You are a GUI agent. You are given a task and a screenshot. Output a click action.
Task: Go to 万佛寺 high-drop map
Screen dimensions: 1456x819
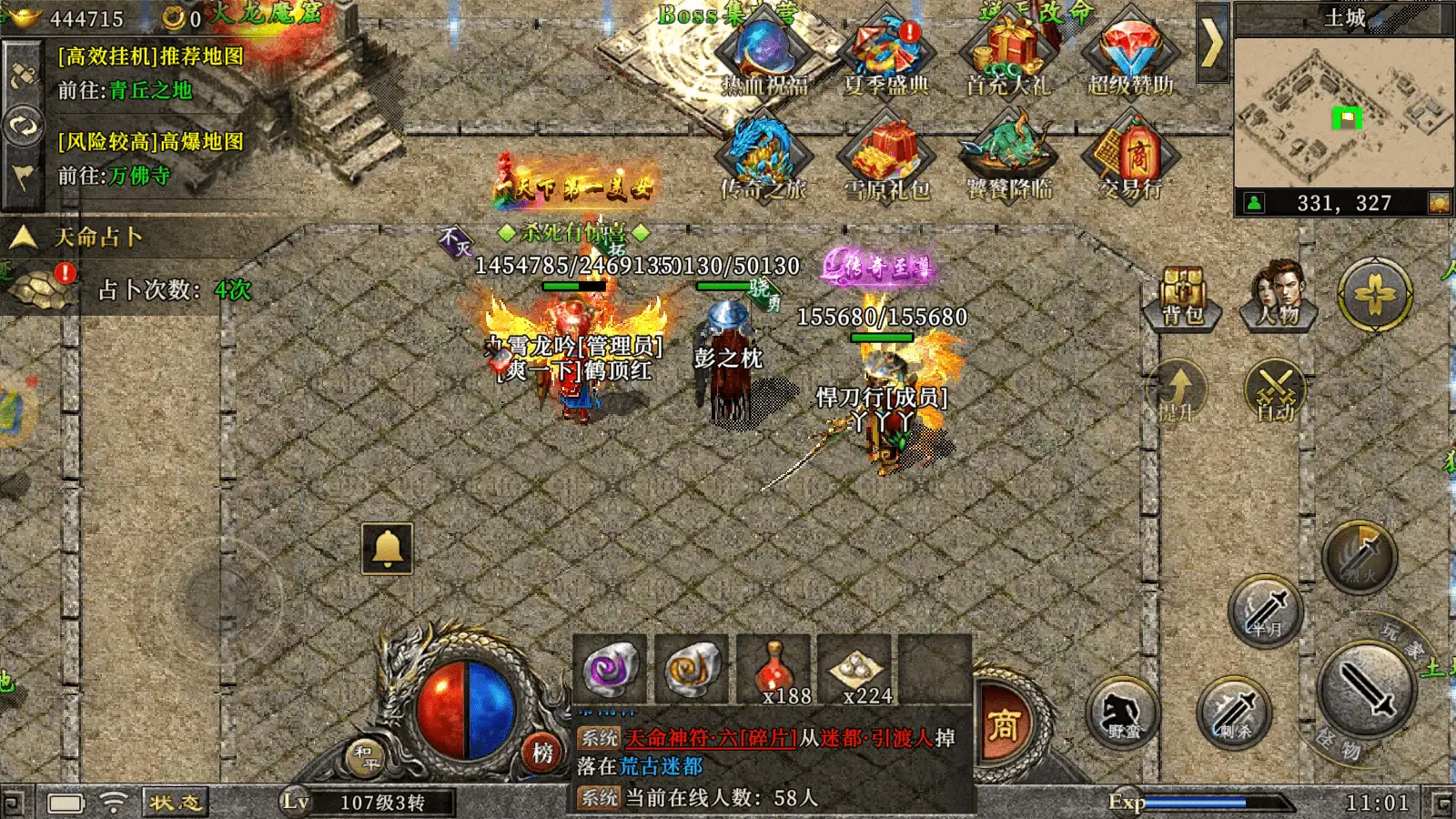(139, 176)
